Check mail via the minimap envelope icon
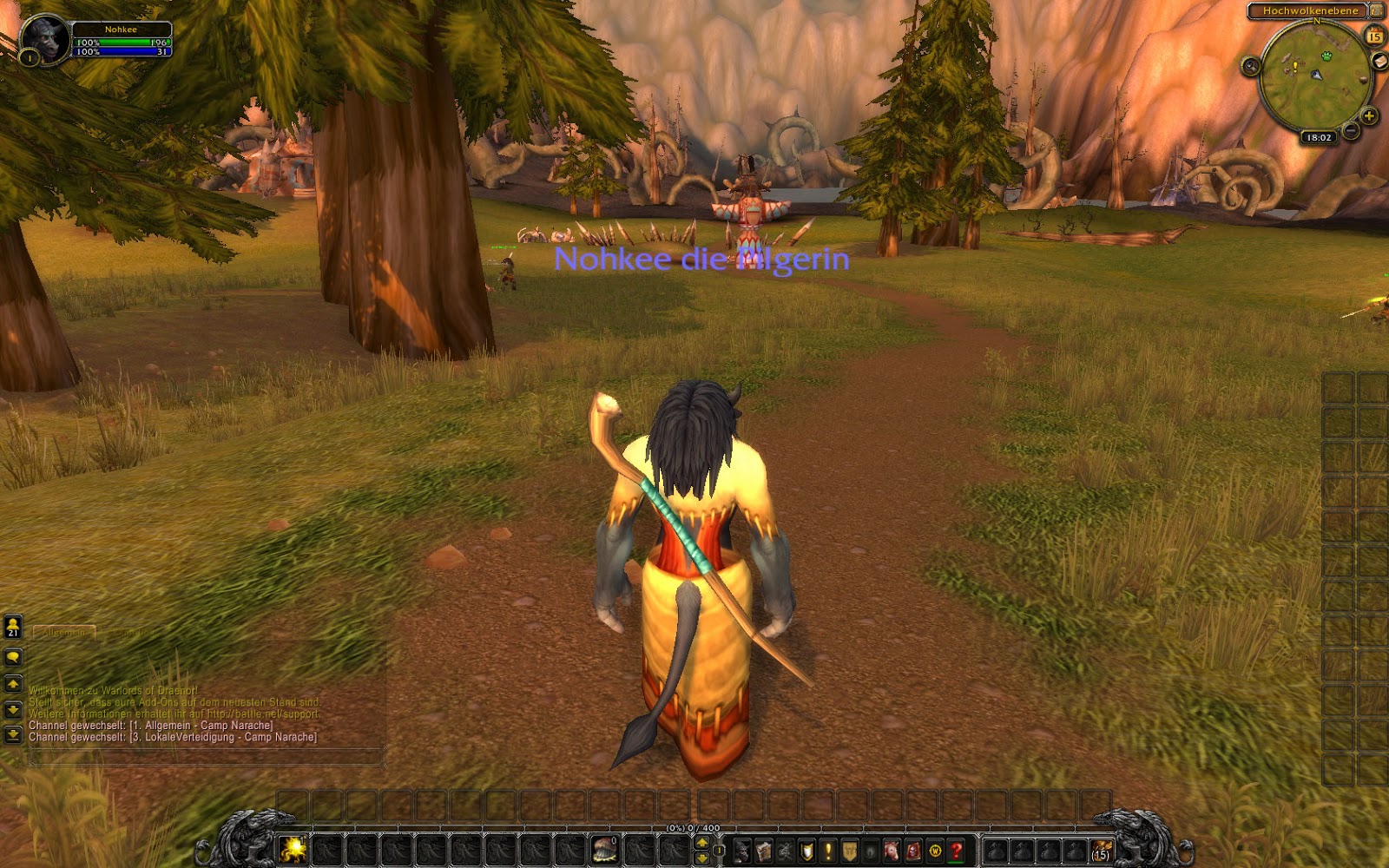The width and height of the screenshot is (1389, 868). (x=1379, y=61)
